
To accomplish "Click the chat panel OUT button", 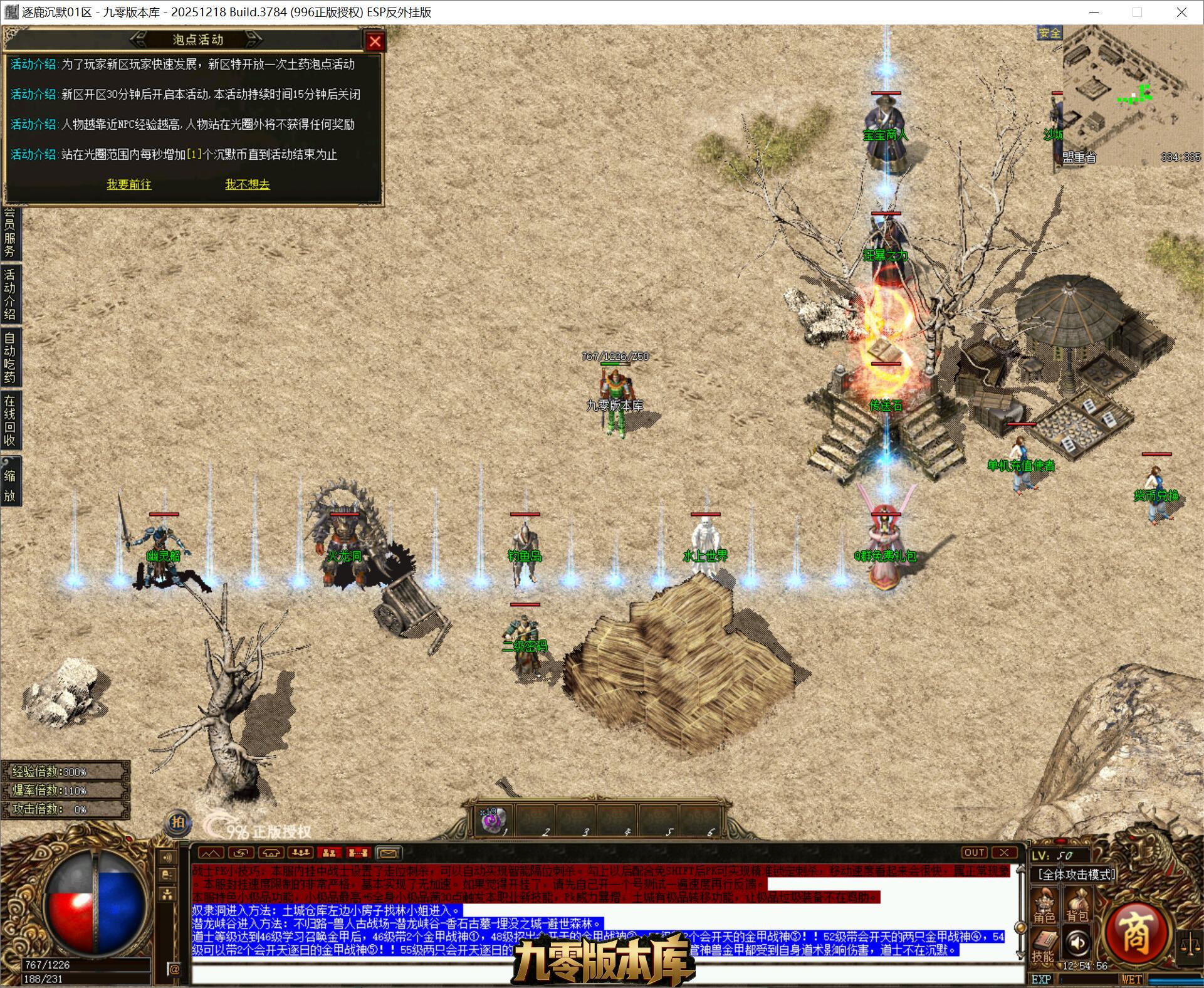I will pyautogui.click(x=975, y=853).
